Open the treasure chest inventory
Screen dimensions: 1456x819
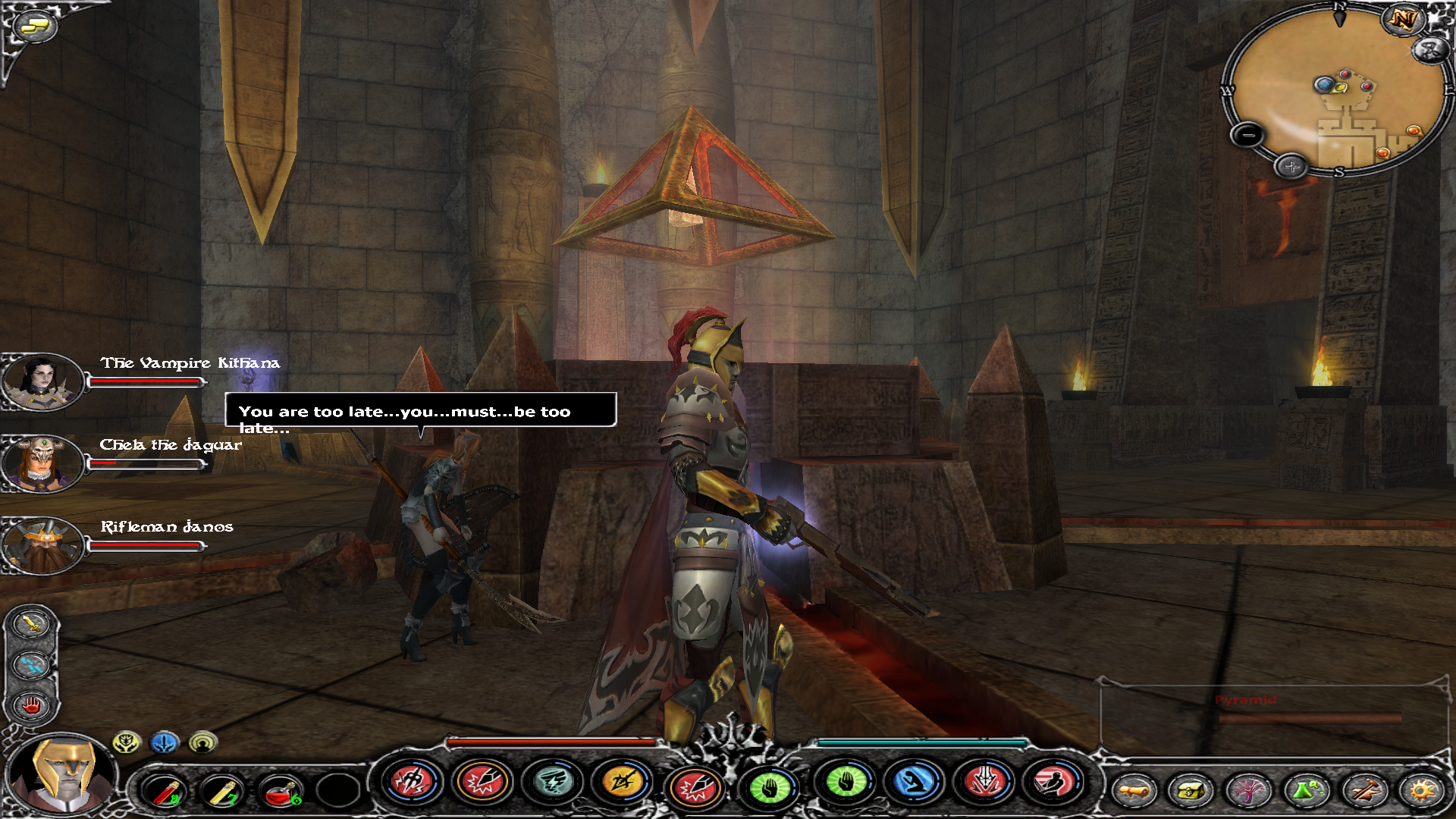coord(1191,791)
